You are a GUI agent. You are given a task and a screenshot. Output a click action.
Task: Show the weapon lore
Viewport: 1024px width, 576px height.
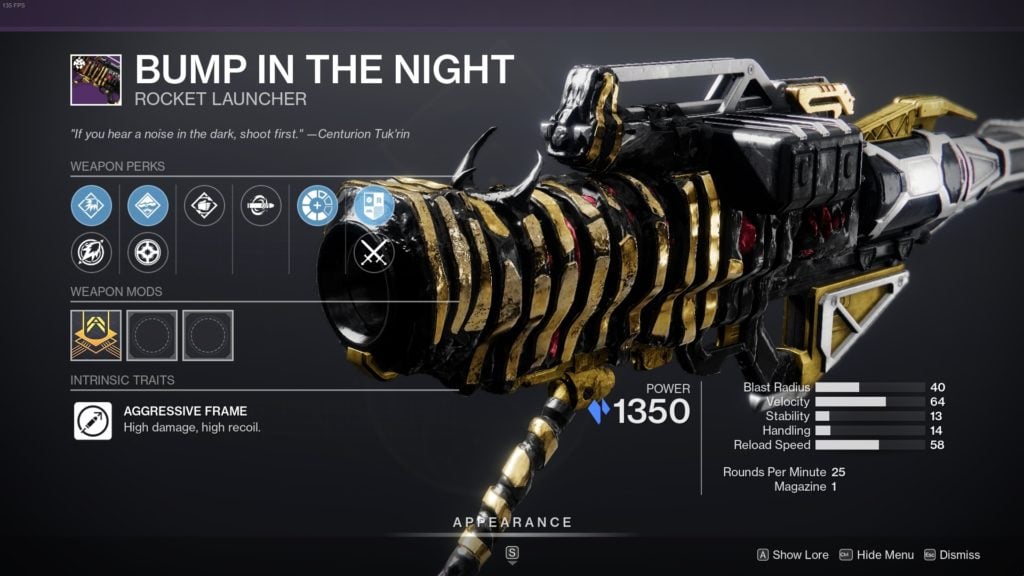792,555
